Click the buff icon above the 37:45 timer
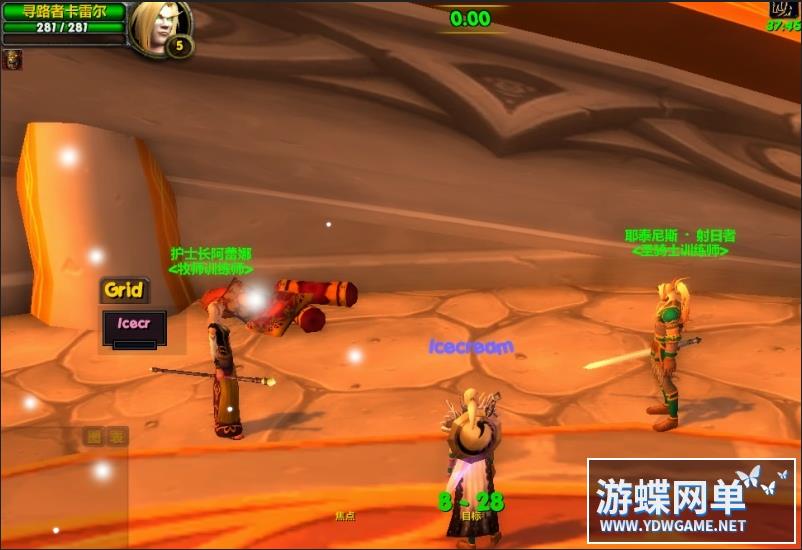 tap(782, 9)
